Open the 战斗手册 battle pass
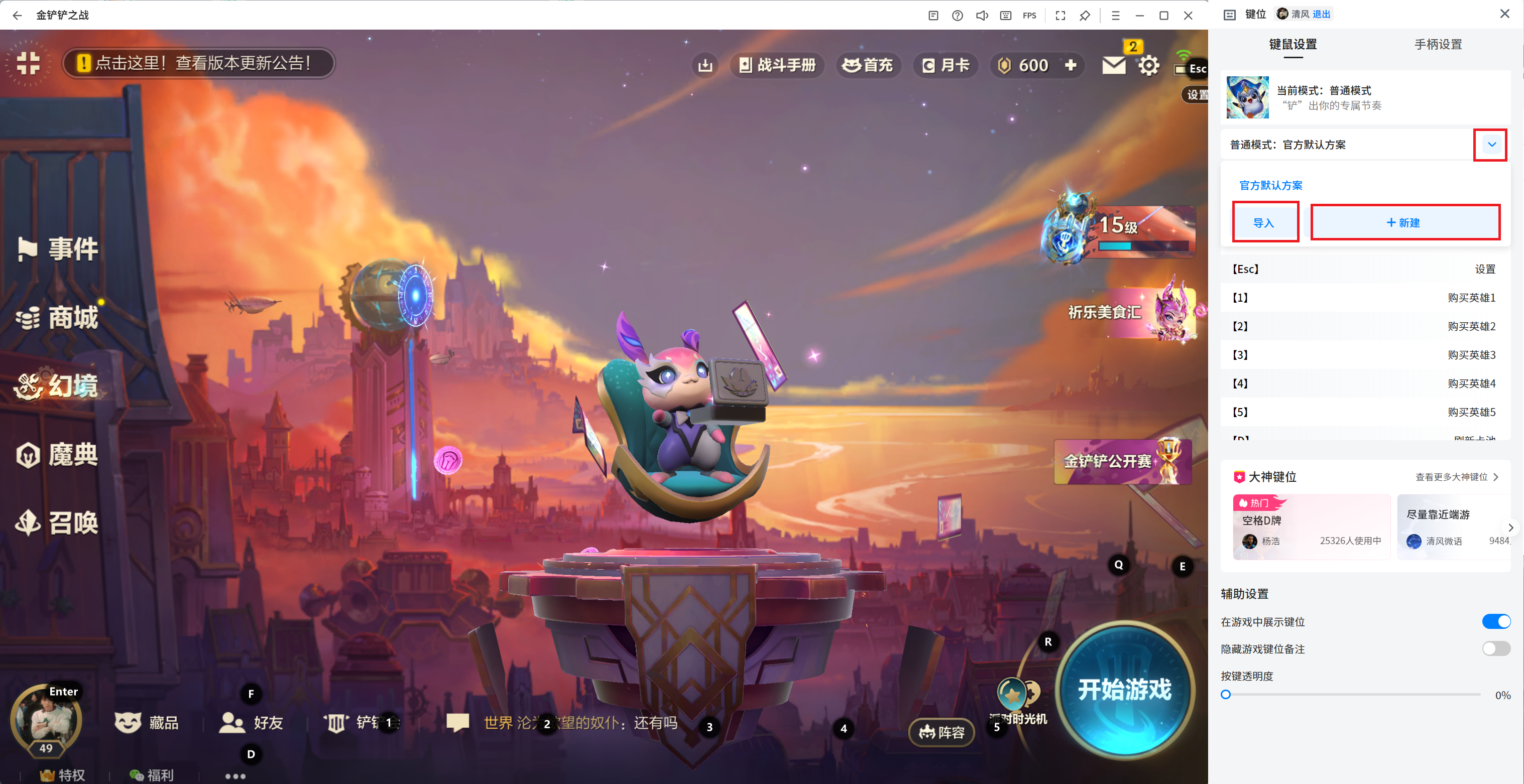Viewport: 1524px width, 784px height. point(777,65)
